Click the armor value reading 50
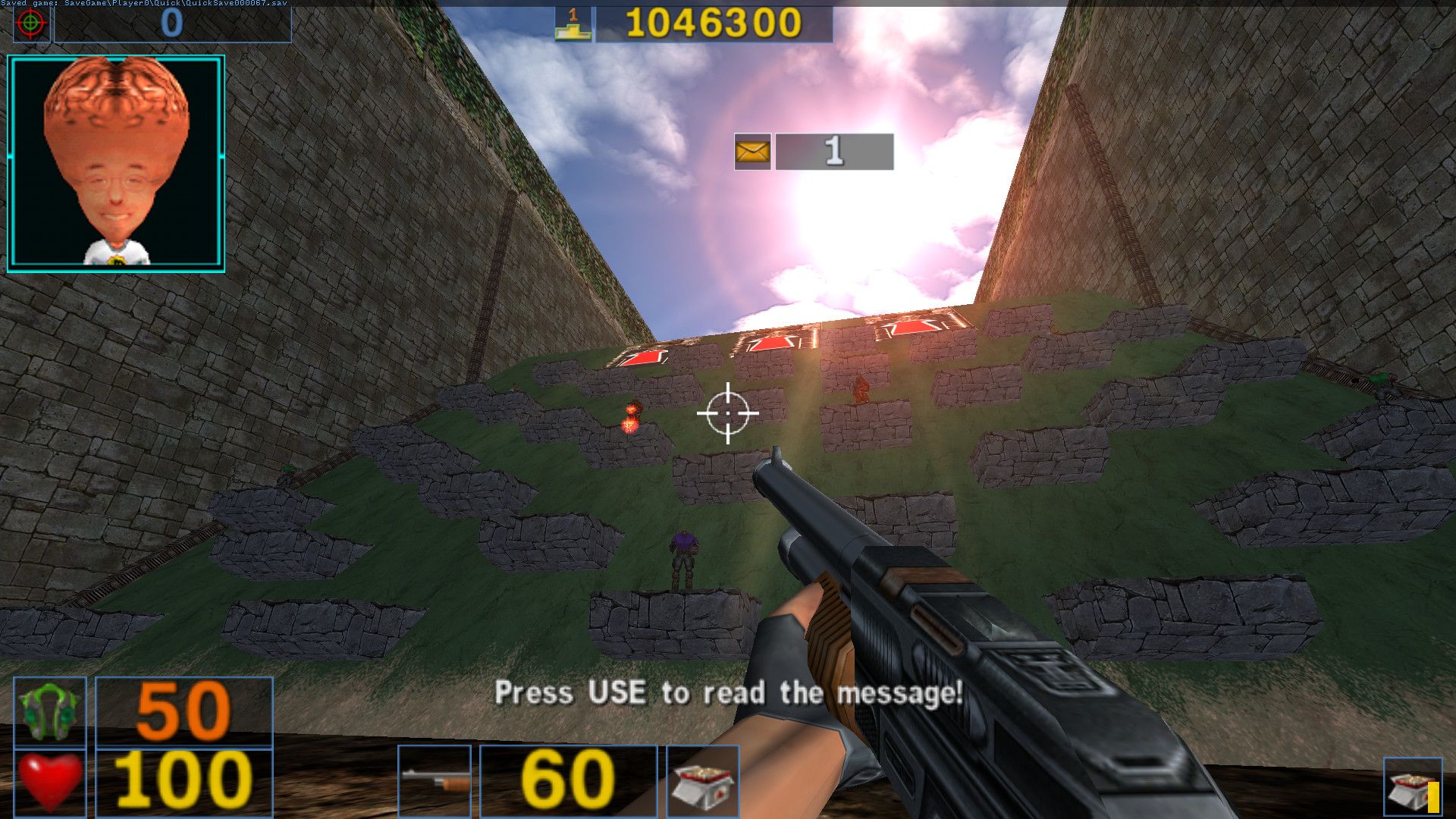Screen dimensions: 1456x819 click(x=186, y=711)
